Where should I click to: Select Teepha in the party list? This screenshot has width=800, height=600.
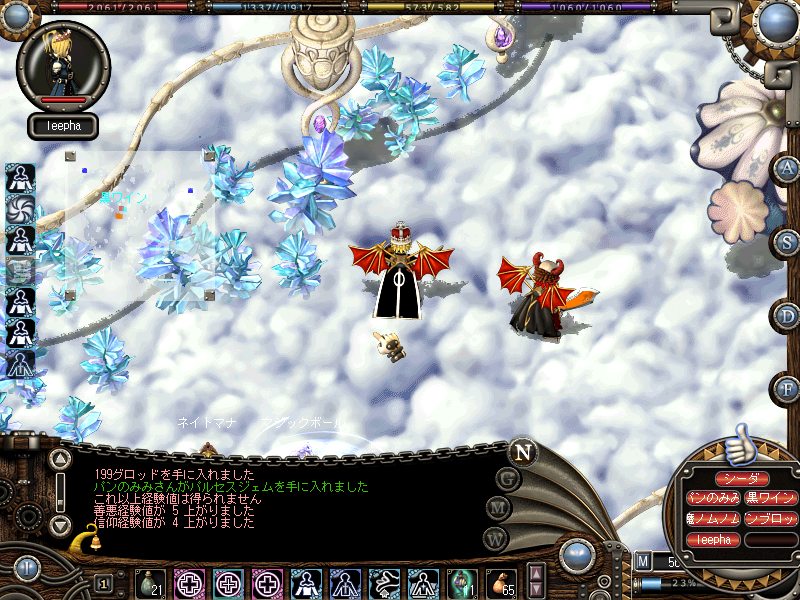tap(712, 540)
